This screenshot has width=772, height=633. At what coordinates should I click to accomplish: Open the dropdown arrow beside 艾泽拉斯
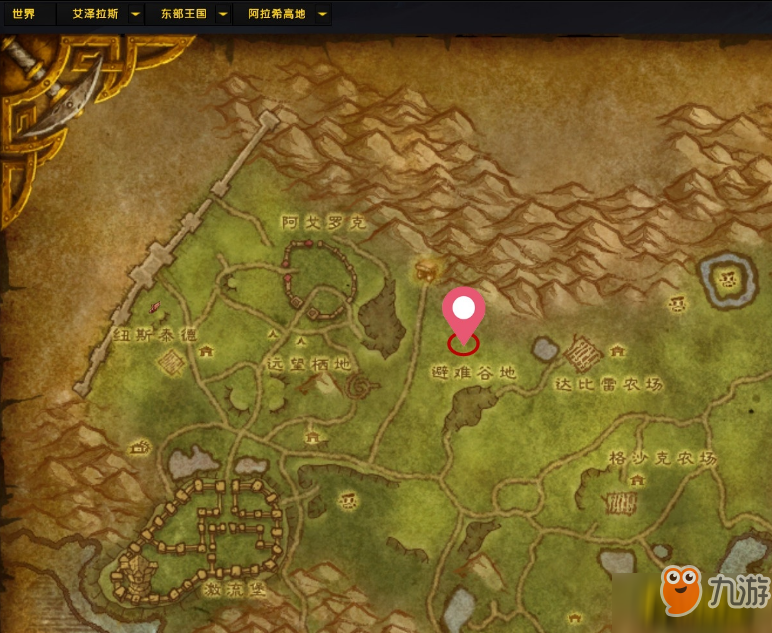(135, 15)
